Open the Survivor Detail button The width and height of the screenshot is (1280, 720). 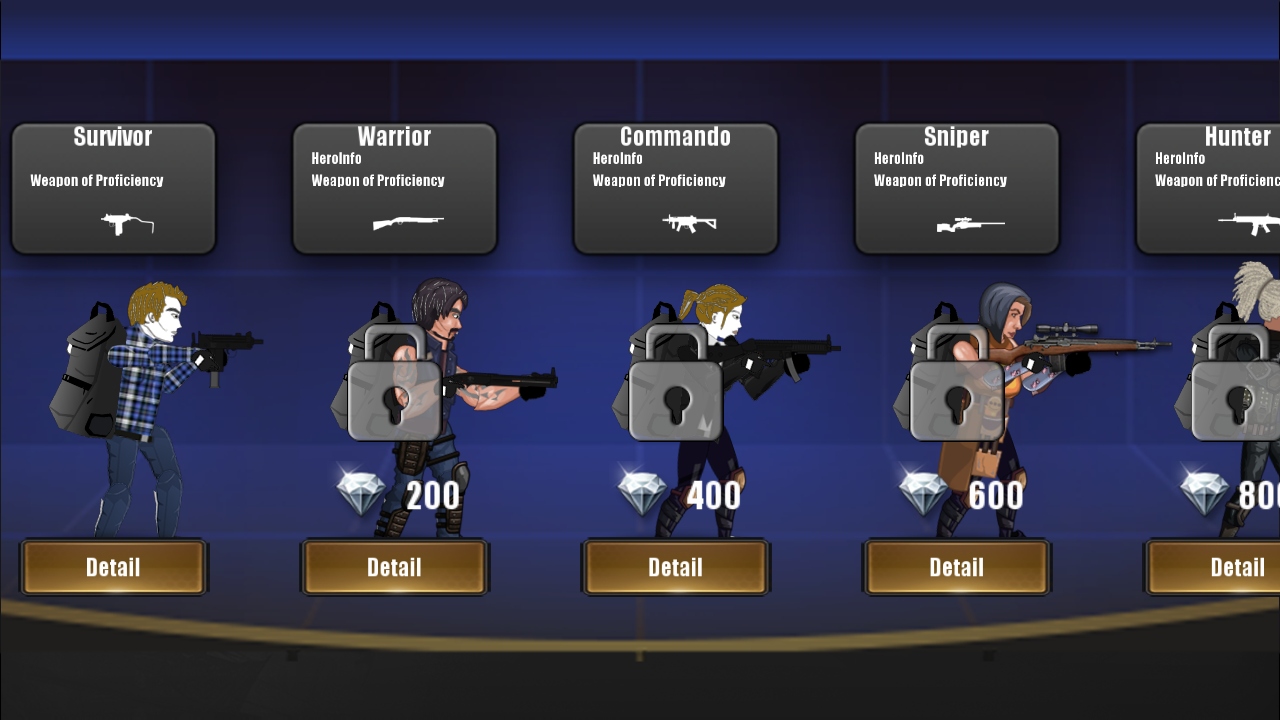point(113,567)
